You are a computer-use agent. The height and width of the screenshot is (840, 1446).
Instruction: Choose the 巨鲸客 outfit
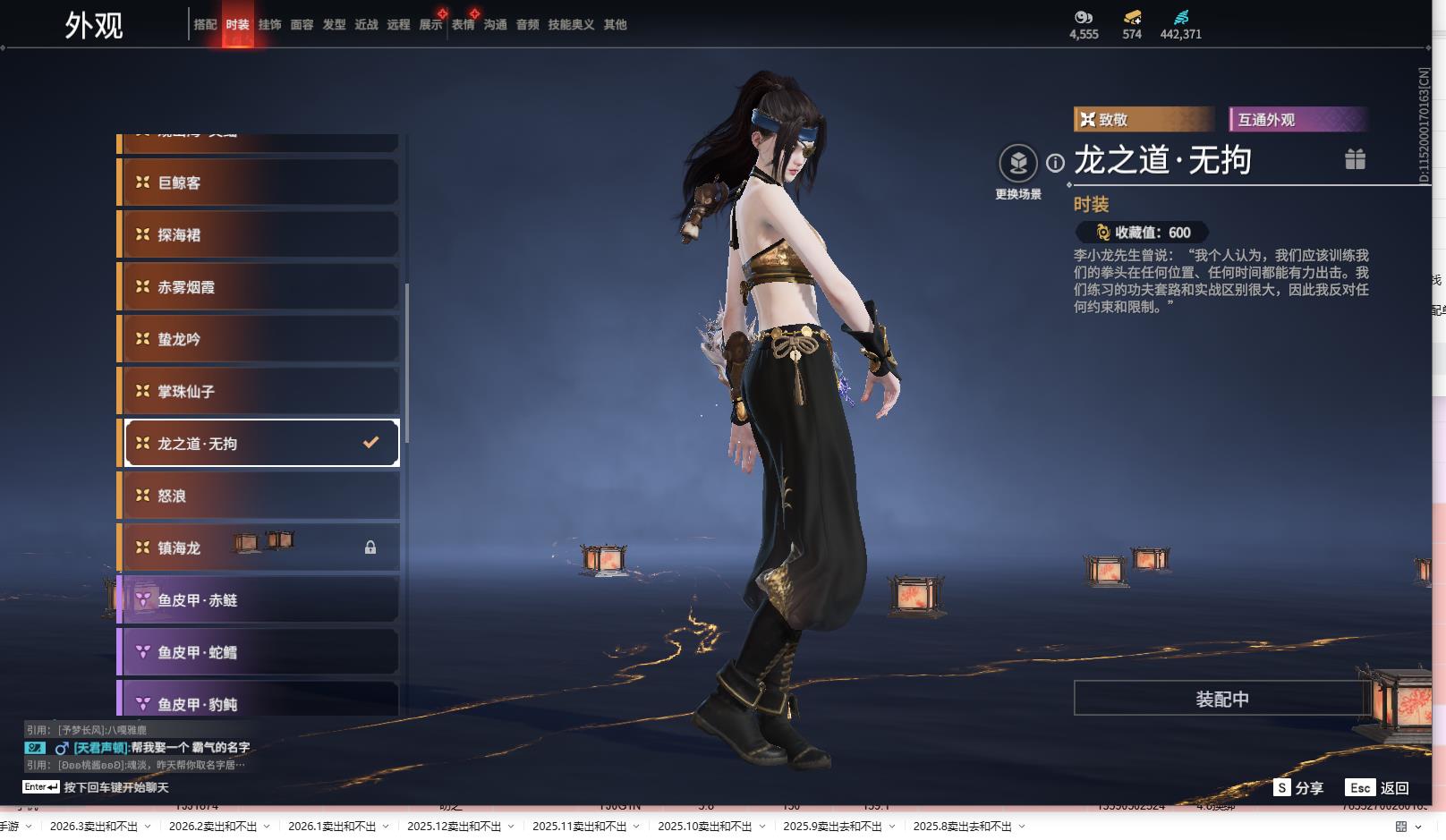click(x=259, y=182)
